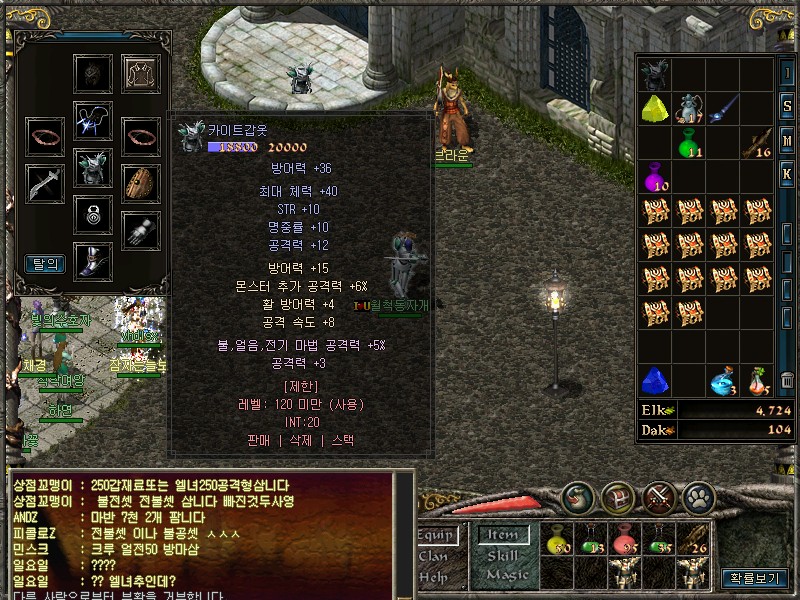Select the yellow crystal in inventory
The image size is (800, 600).
pyautogui.click(x=656, y=108)
